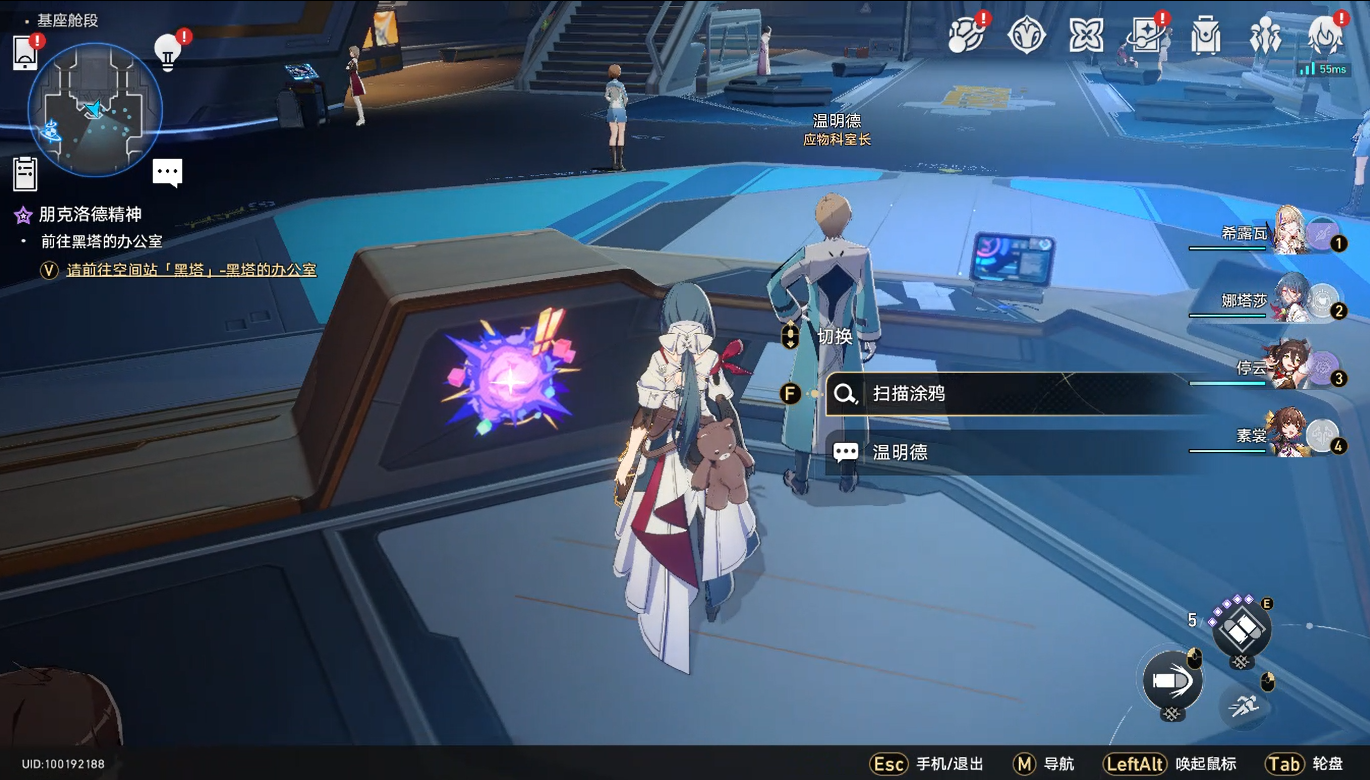This screenshot has height=780, width=1370.
Task: Open the four-petal flower icon
Action: click(x=1086, y=36)
